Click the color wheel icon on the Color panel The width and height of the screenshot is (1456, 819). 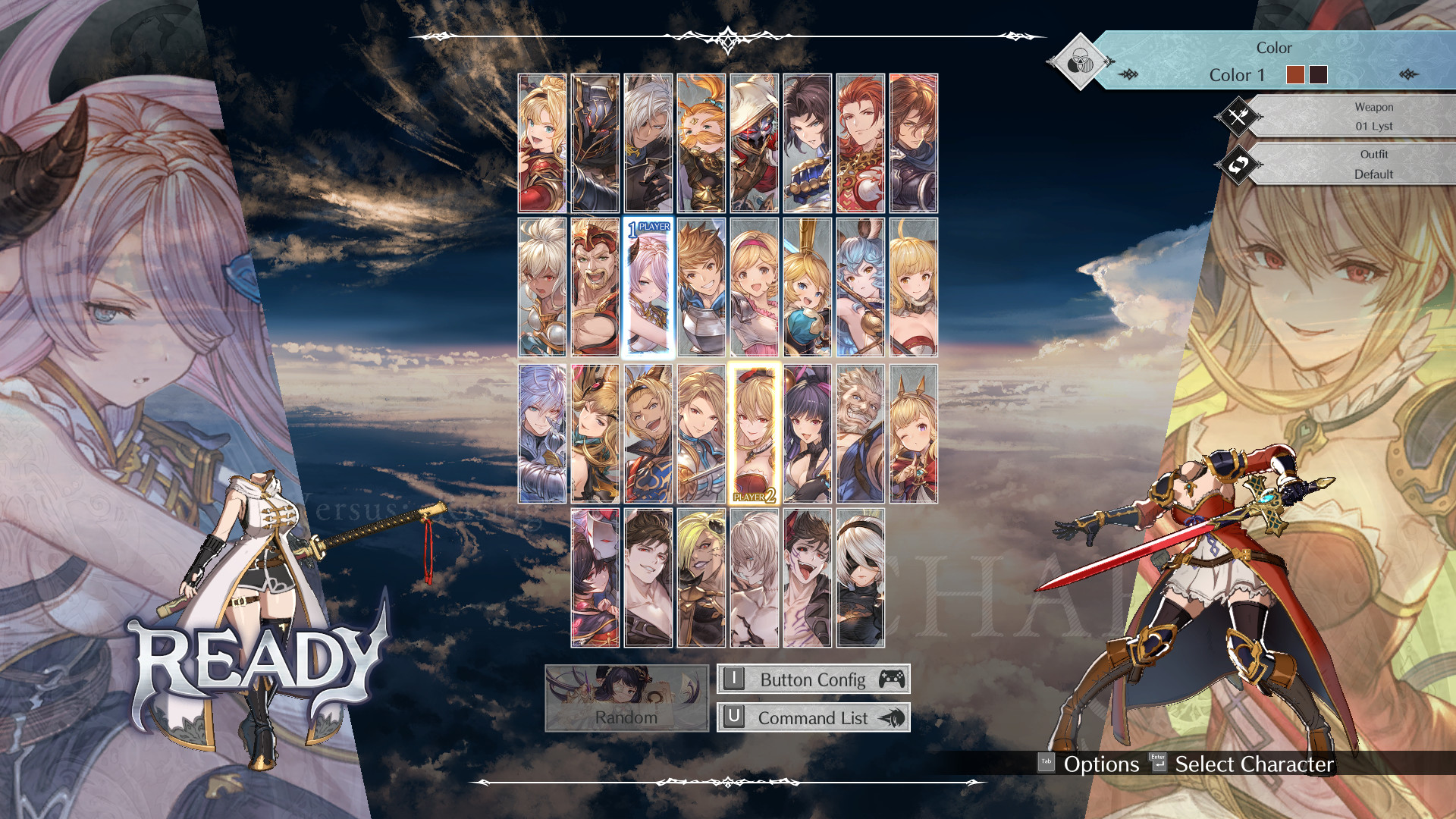point(1080,62)
